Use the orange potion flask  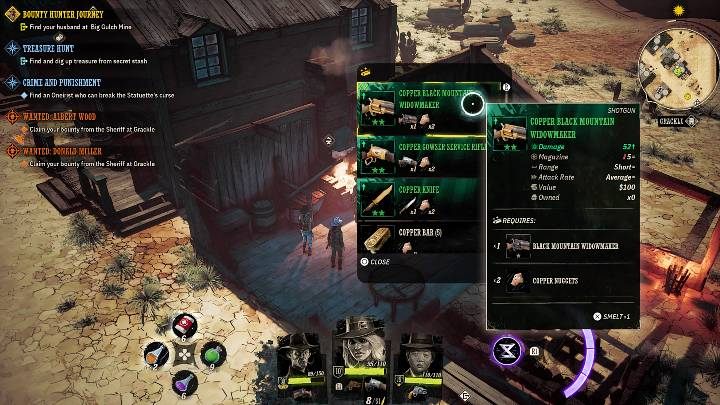[x=156, y=354]
